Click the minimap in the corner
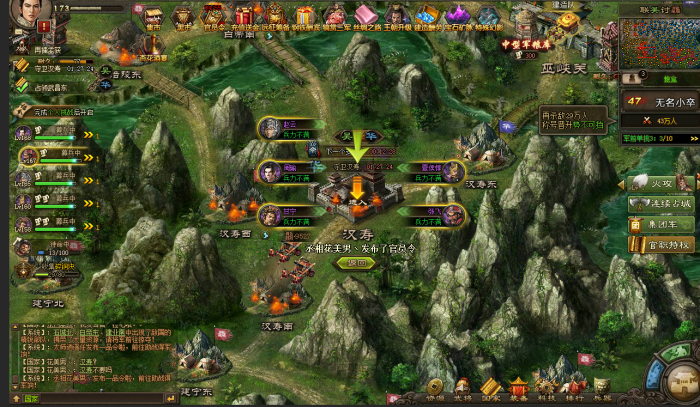This screenshot has height=407, width=700. [x=657, y=43]
